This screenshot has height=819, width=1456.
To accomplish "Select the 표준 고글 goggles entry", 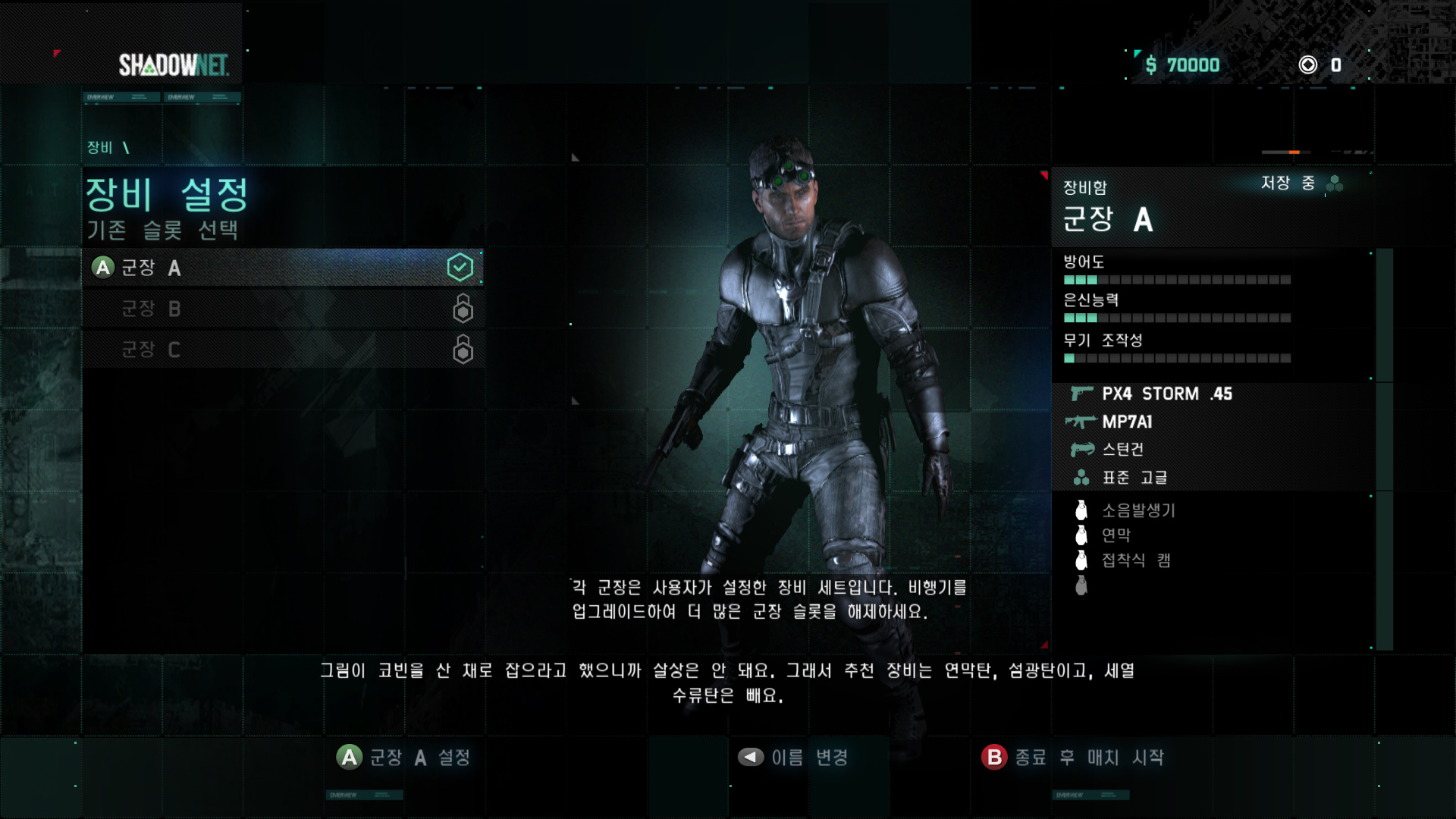I will 1134,478.
